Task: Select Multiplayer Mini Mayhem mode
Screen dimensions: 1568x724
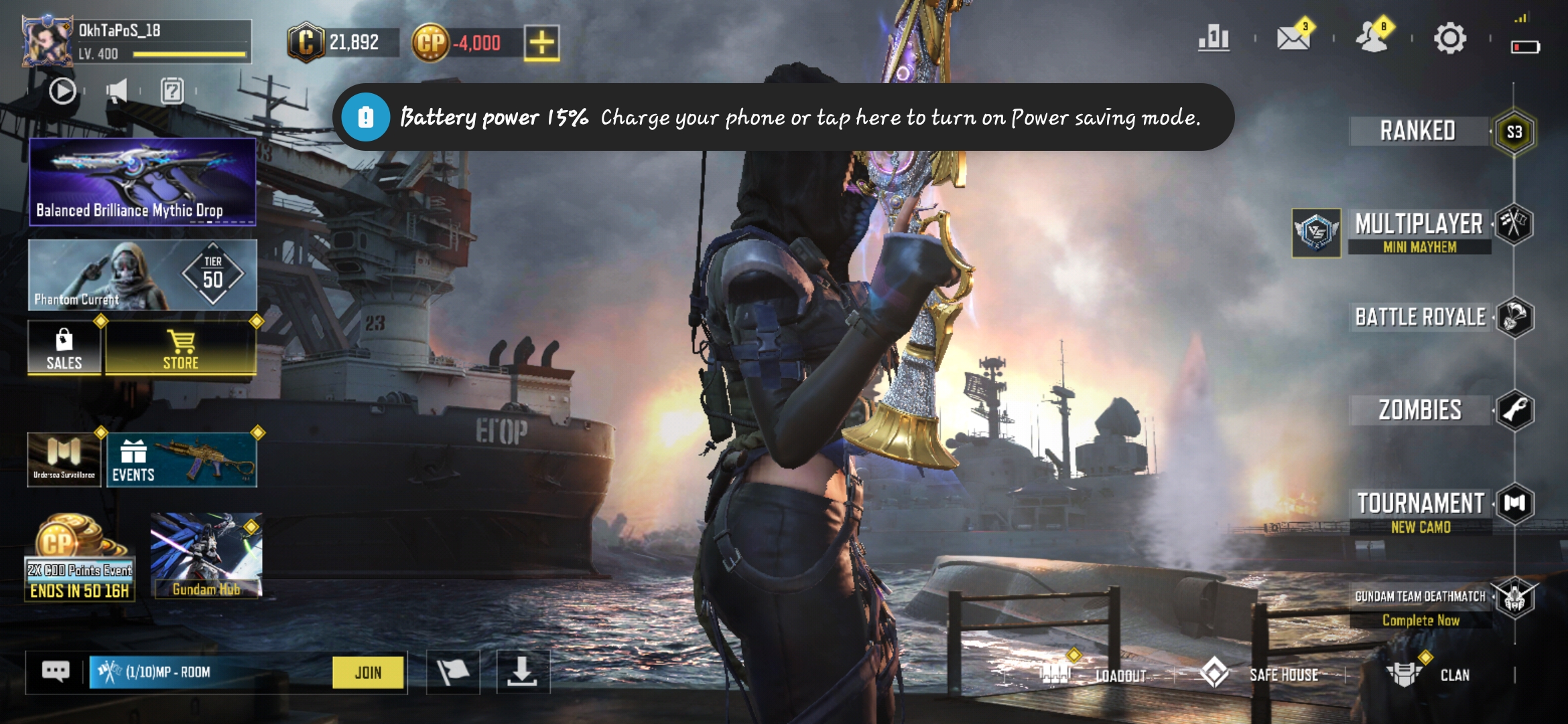Action: point(1419,230)
